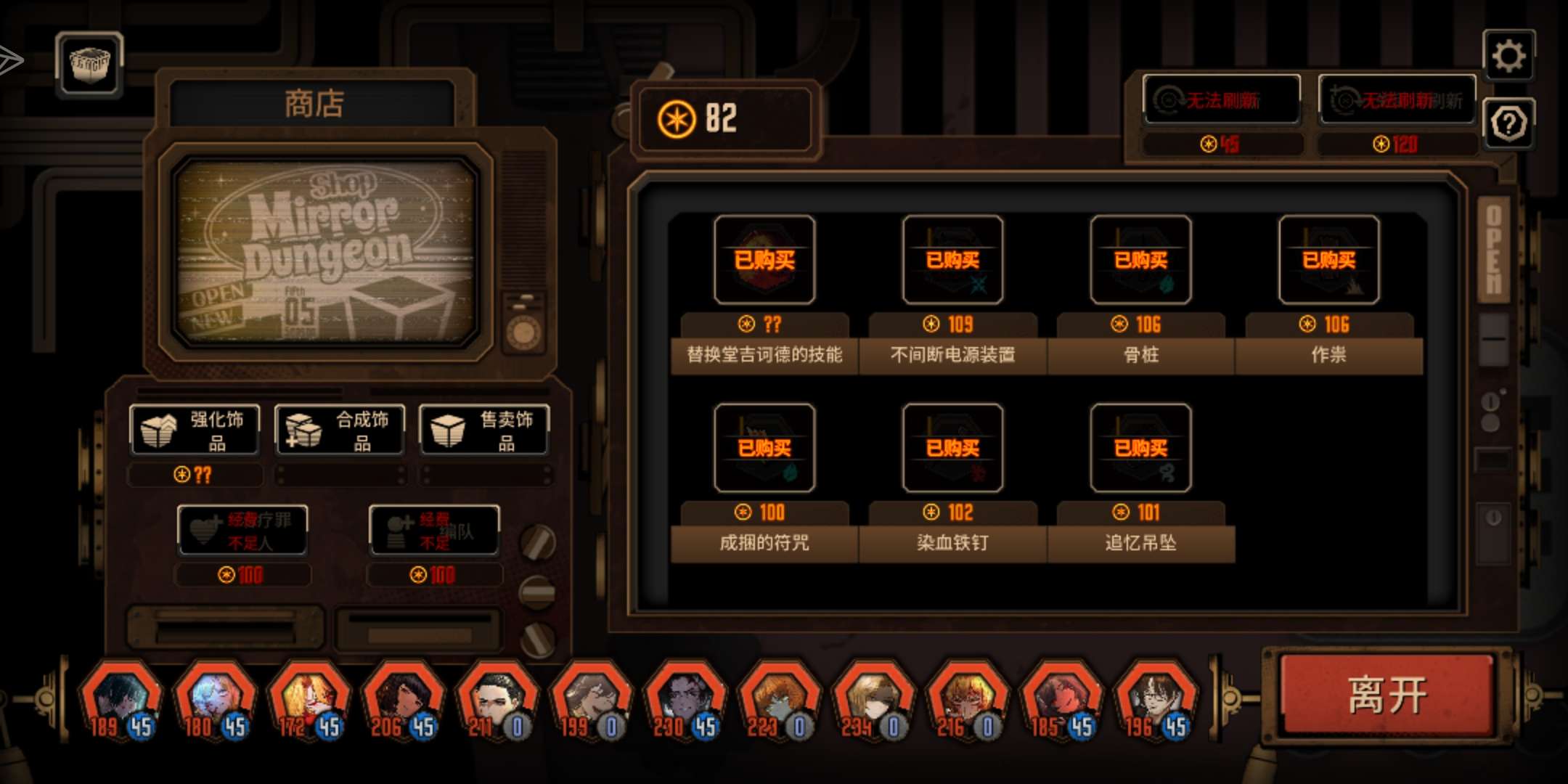Select the 替换堂吉诃德的技能 skill swap item

click(764, 260)
